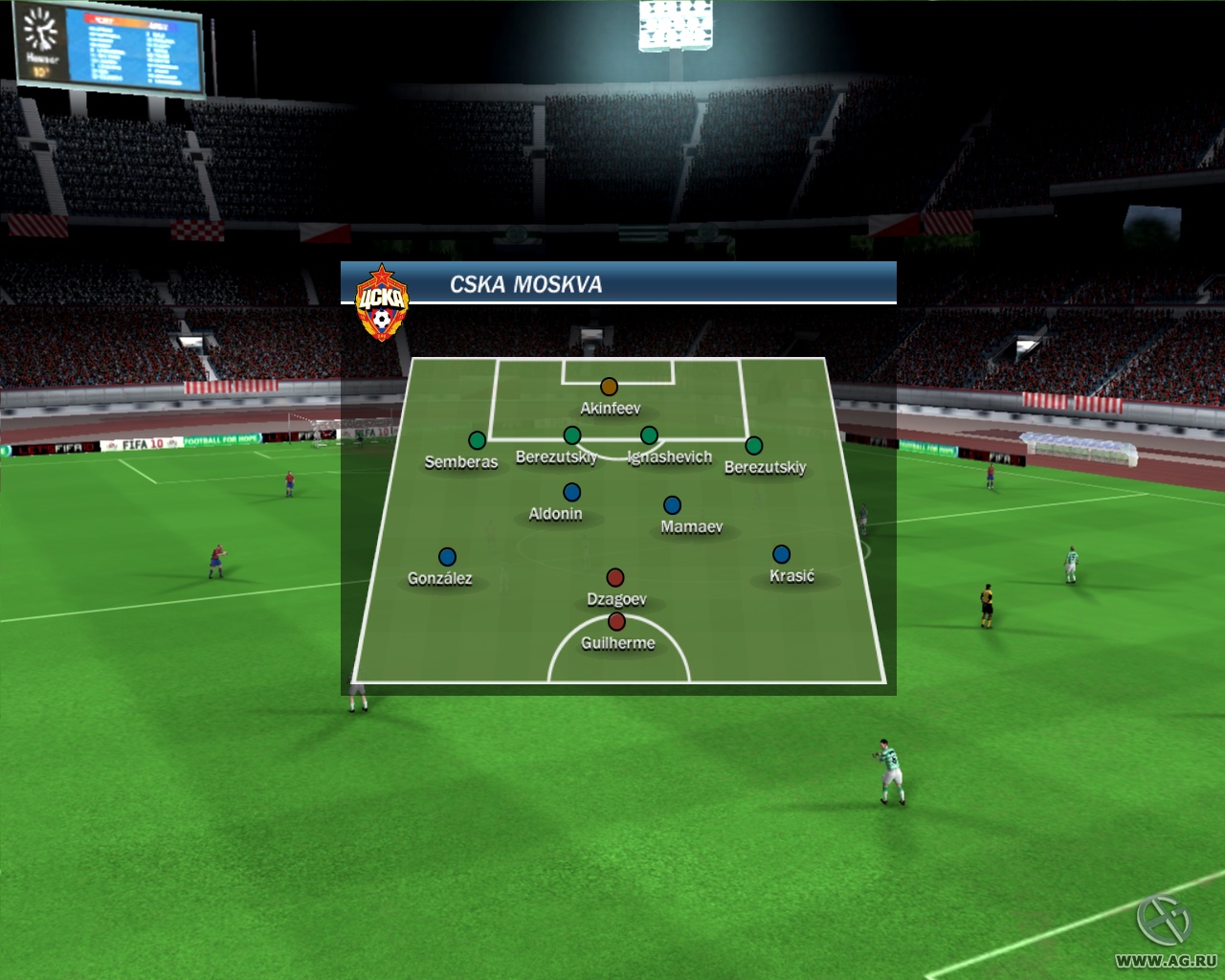
Task: Toggle selection of striker Guilherme
Action: pyautogui.click(x=614, y=620)
